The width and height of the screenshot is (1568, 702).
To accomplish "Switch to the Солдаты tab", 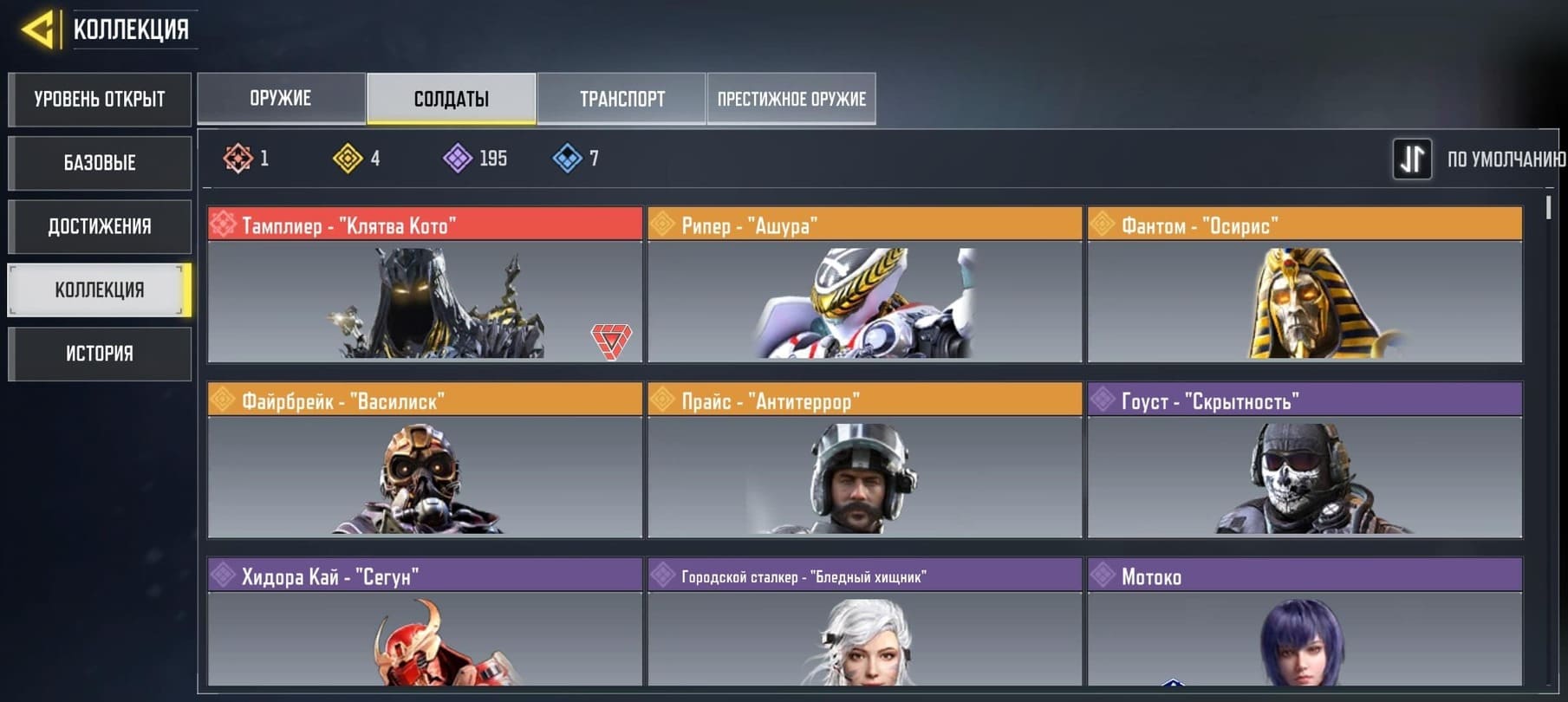I will point(451,99).
